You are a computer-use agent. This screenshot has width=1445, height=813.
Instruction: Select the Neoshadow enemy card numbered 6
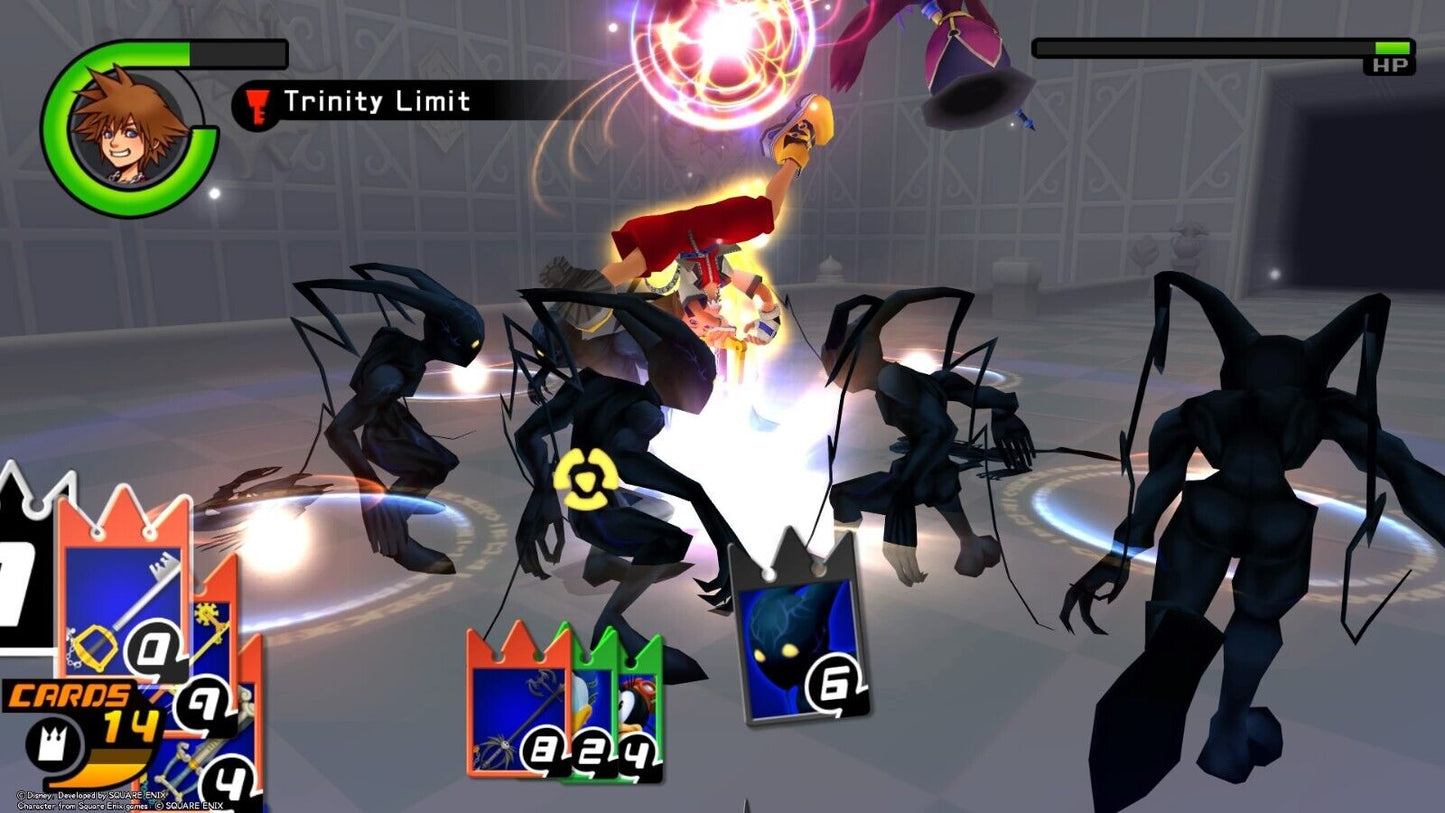(x=796, y=630)
